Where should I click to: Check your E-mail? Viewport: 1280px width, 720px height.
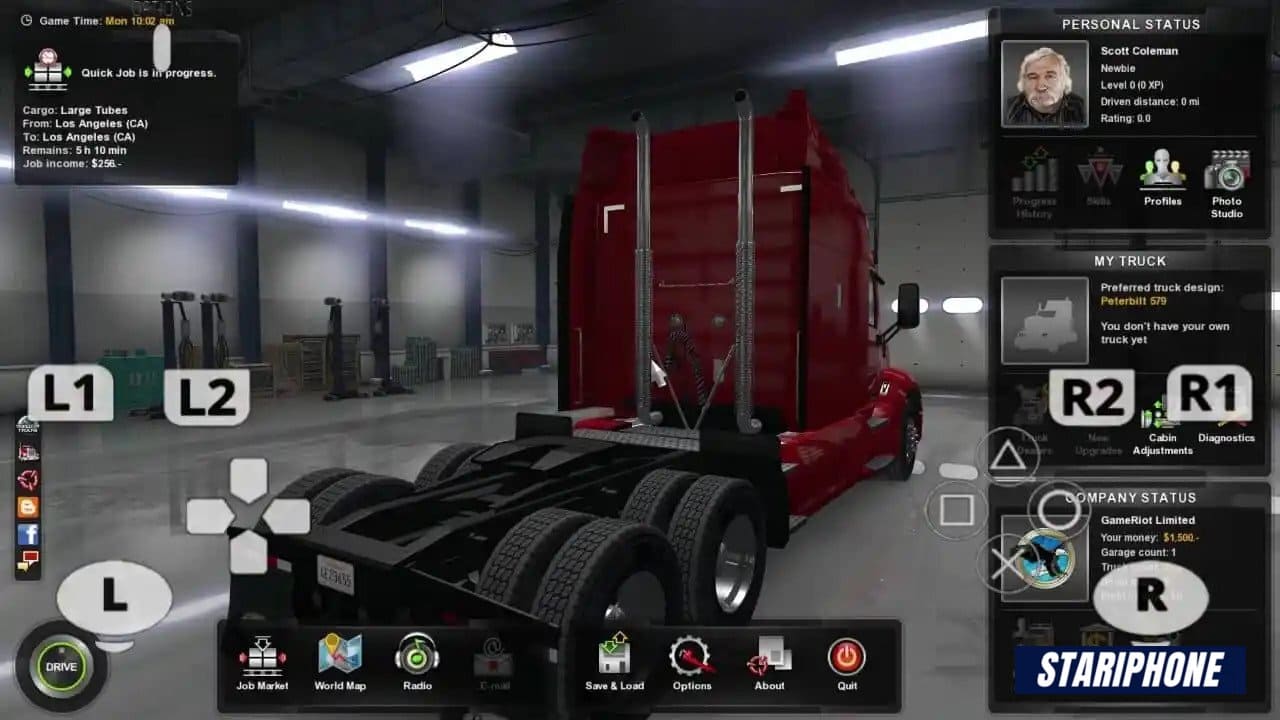493,660
